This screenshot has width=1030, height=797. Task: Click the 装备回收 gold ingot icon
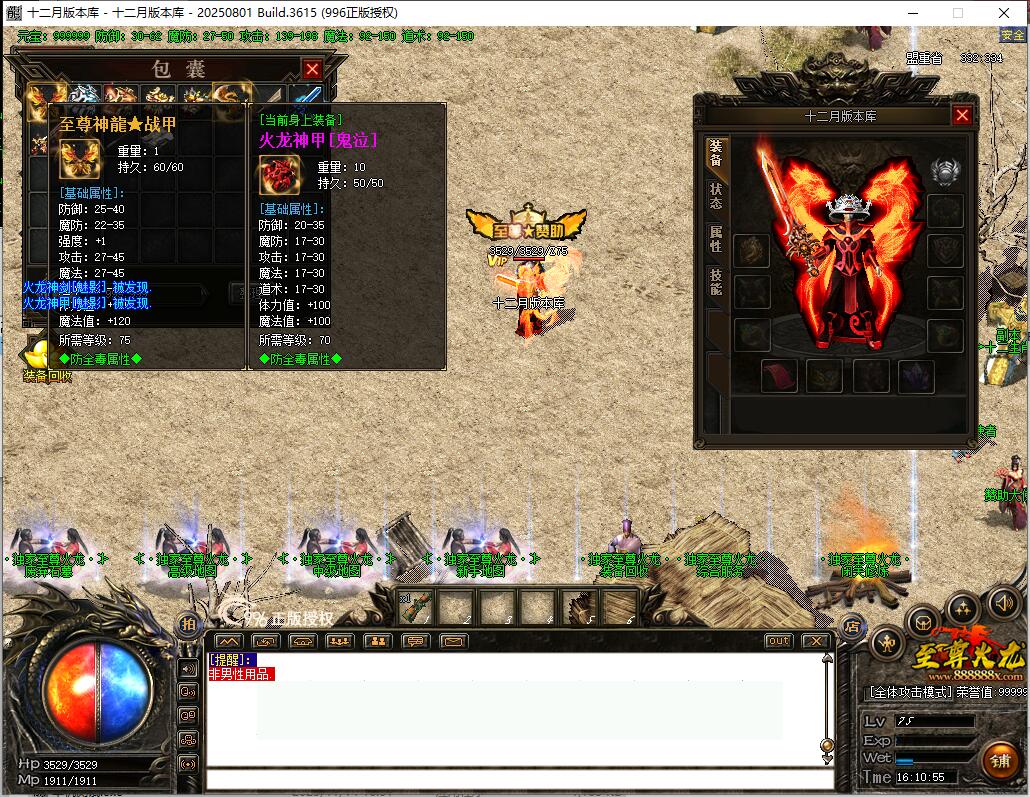point(40,355)
